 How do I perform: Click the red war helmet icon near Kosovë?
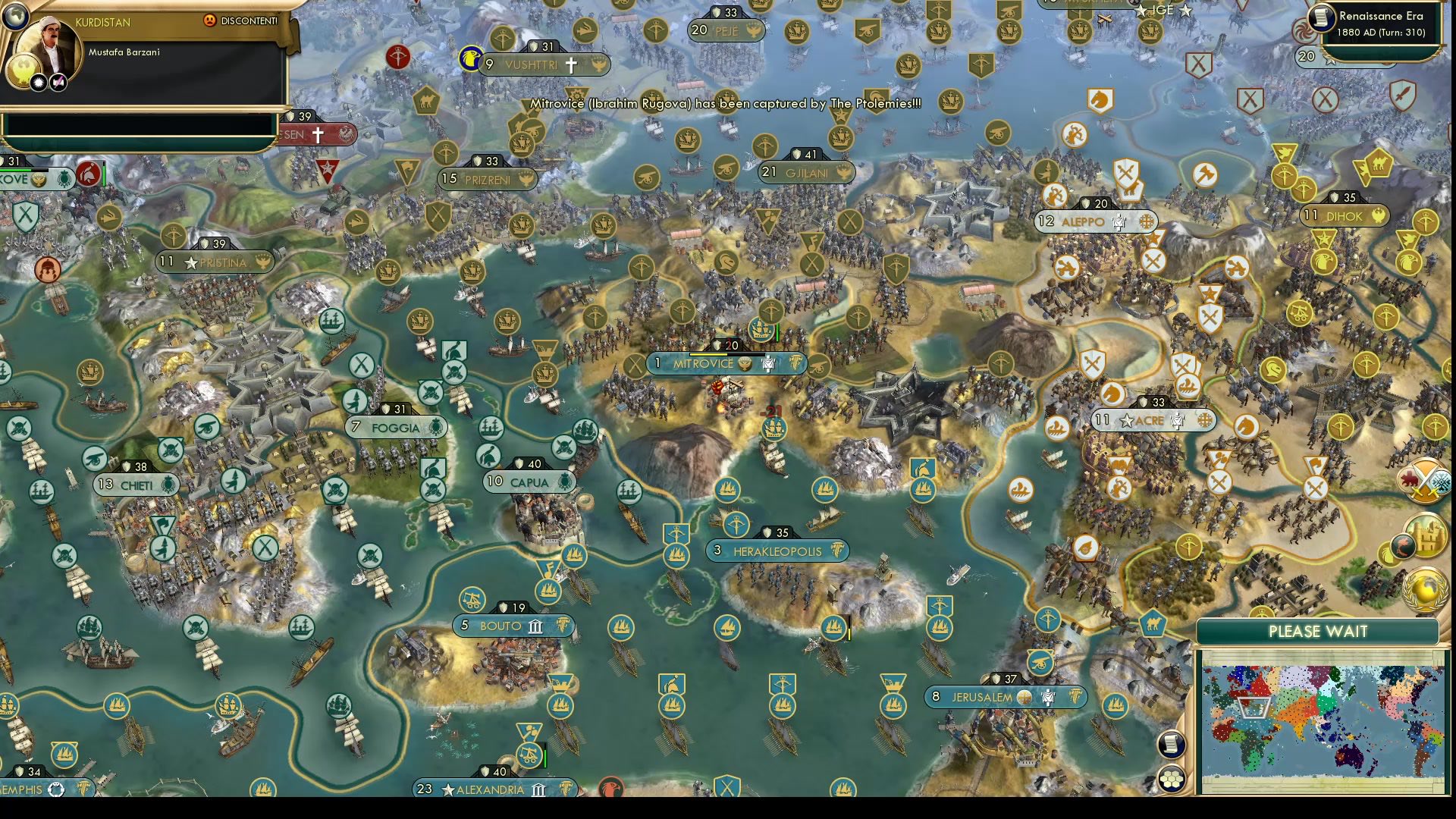click(x=88, y=174)
